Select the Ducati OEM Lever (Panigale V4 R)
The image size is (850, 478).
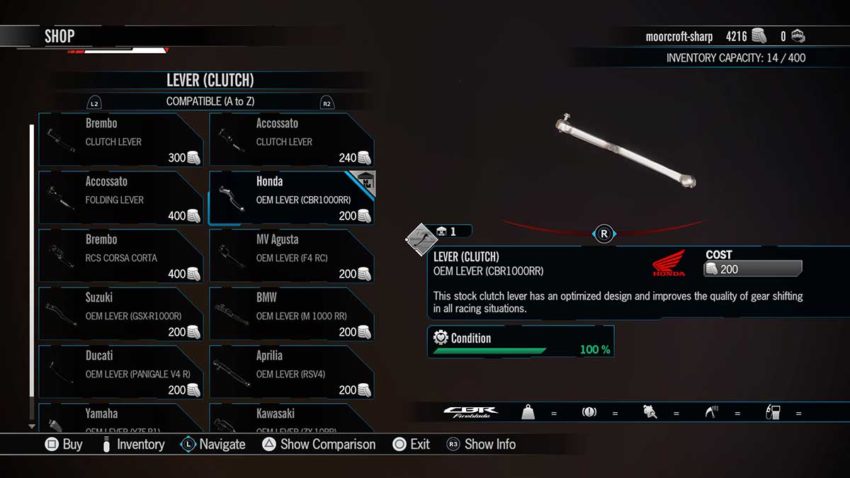(121, 372)
